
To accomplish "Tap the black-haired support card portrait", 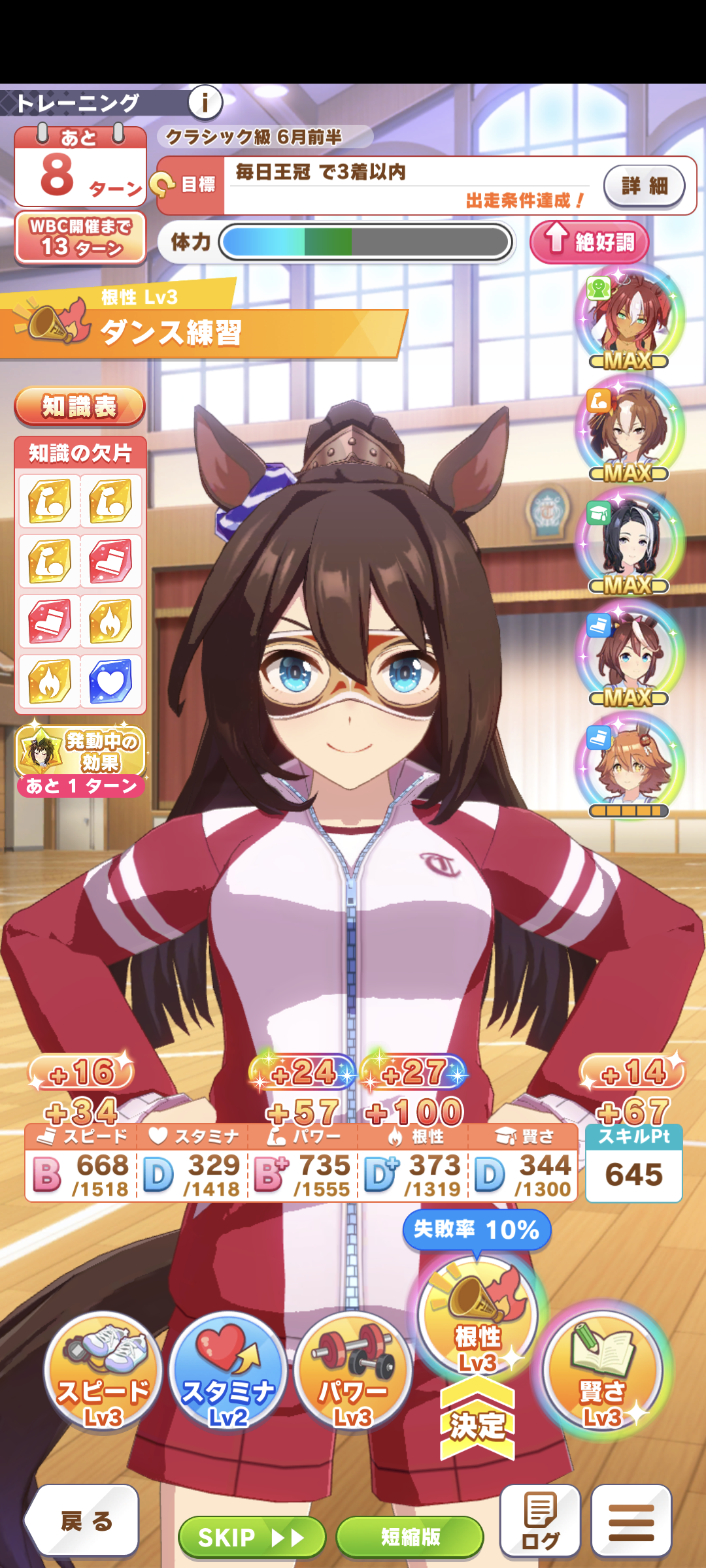I will (x=629, y=542).
